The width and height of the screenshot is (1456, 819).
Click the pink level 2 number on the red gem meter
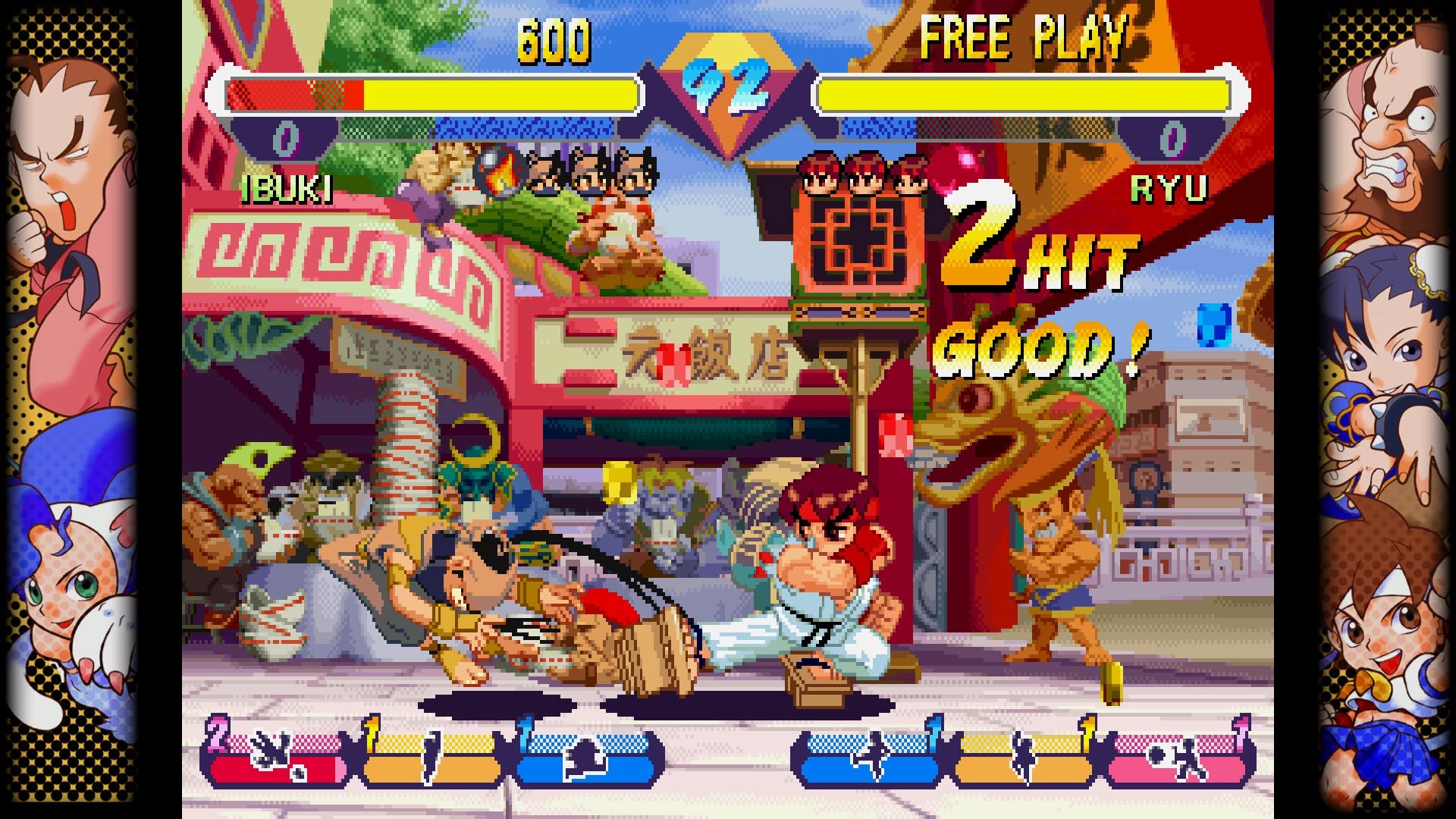click(x=219, y=736)
